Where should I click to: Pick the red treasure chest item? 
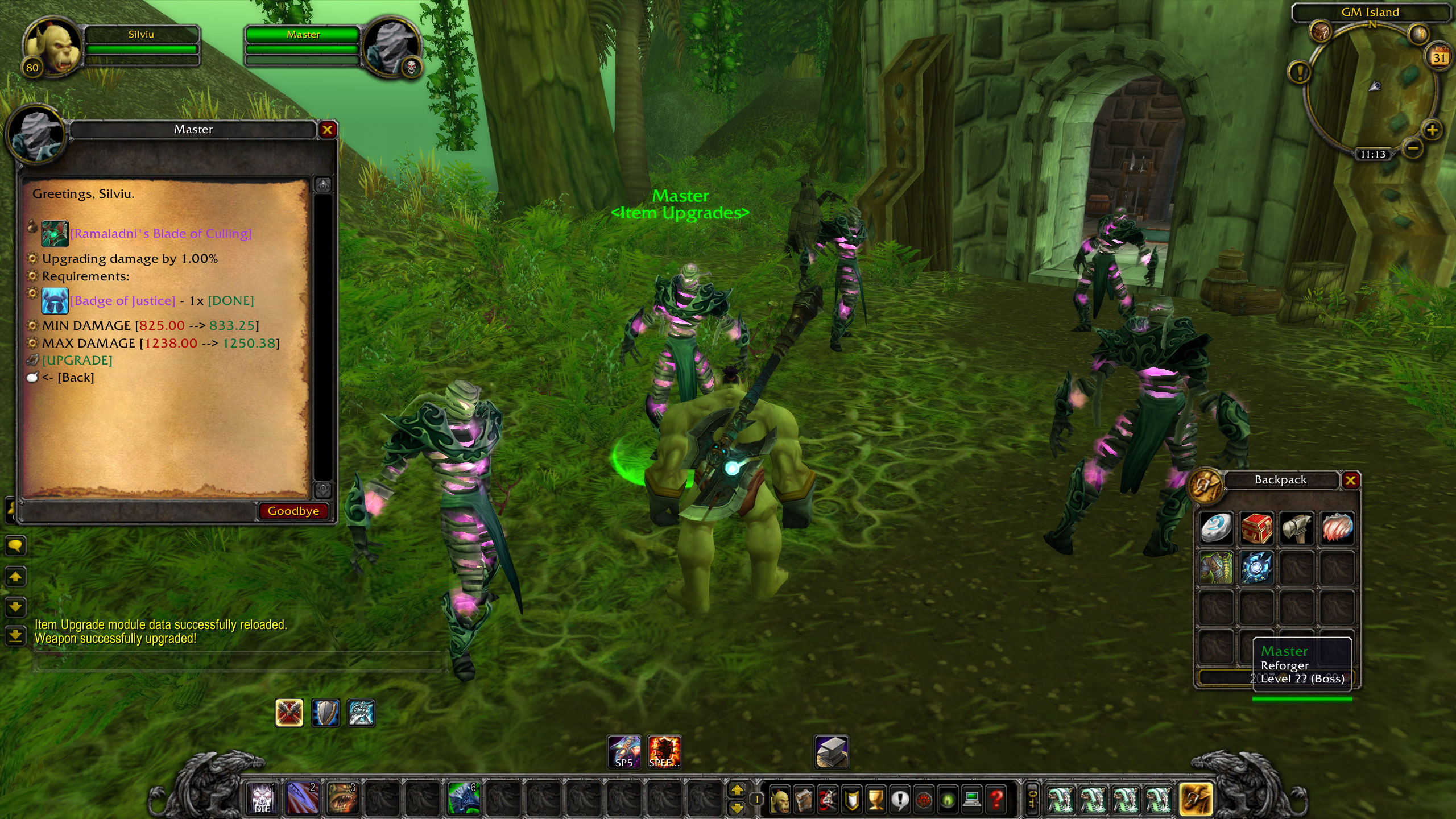[x=1256, y=528]
